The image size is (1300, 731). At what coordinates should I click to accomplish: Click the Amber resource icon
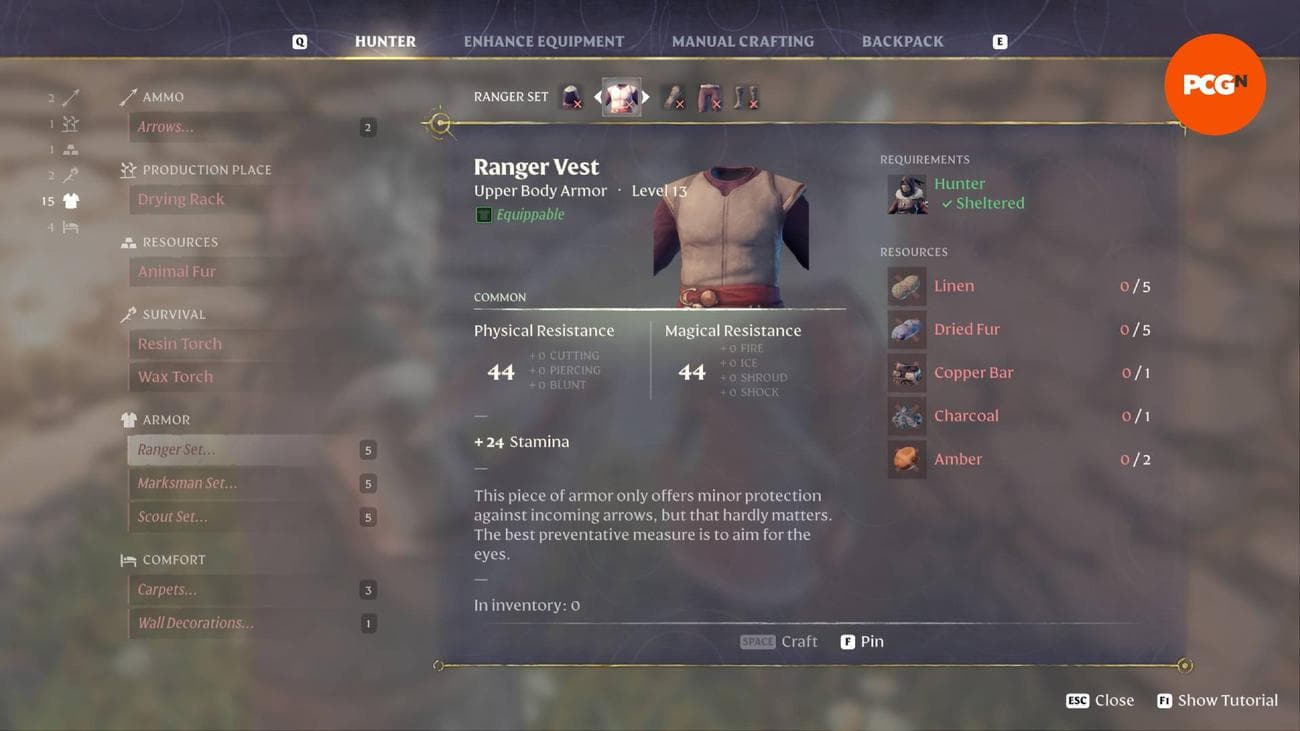pos(906,458)
